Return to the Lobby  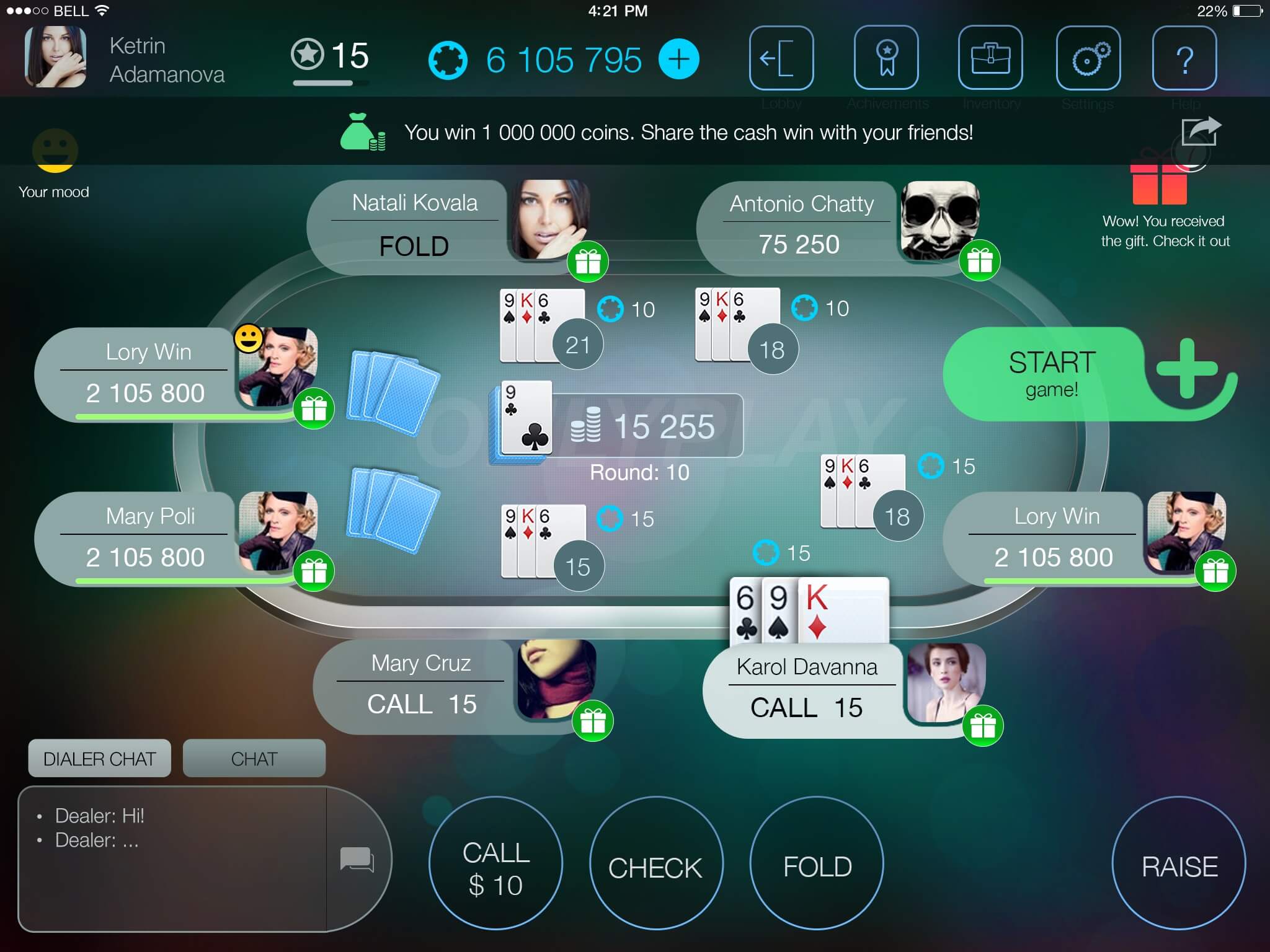pyautogui.click(x=781, y=58)
